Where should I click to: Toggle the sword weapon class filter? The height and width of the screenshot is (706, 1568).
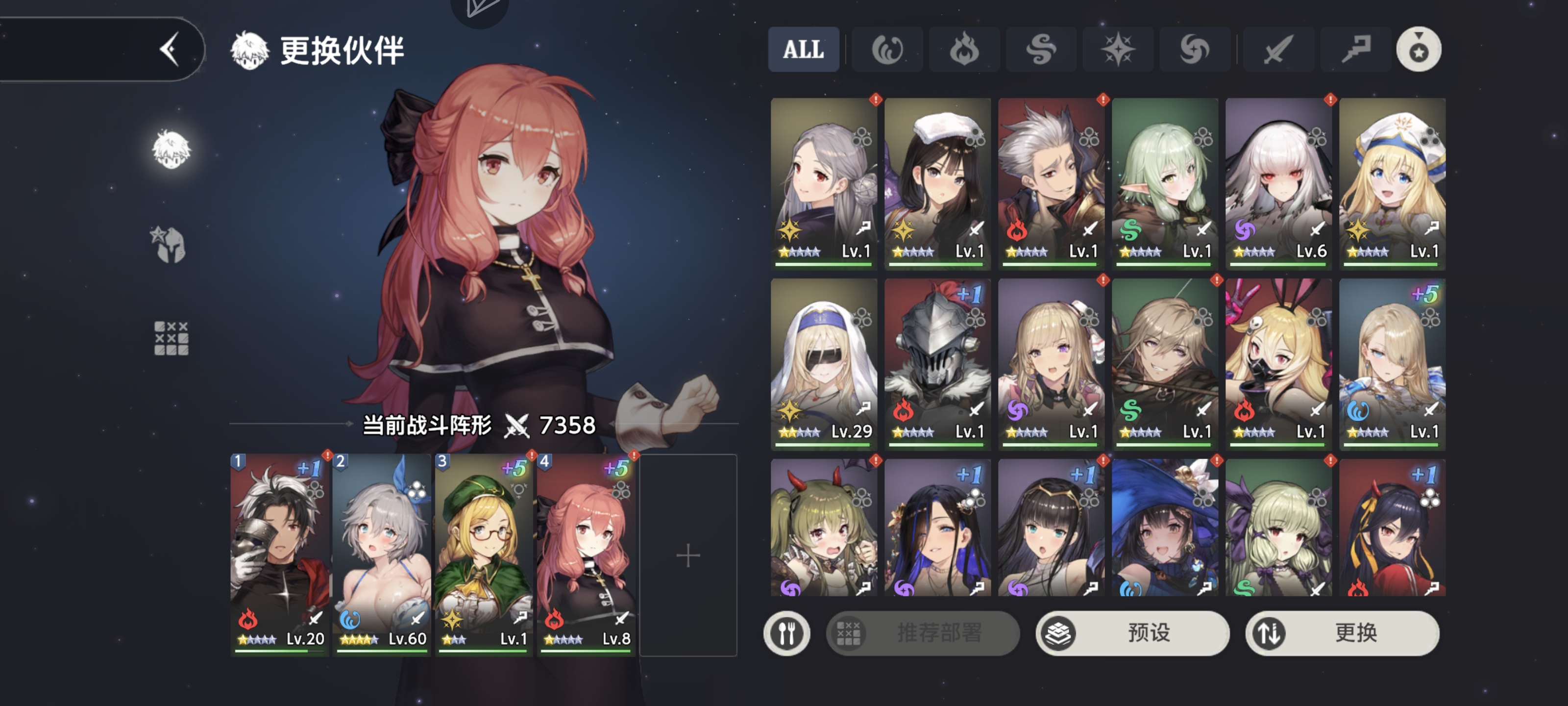click(1277, 50)
